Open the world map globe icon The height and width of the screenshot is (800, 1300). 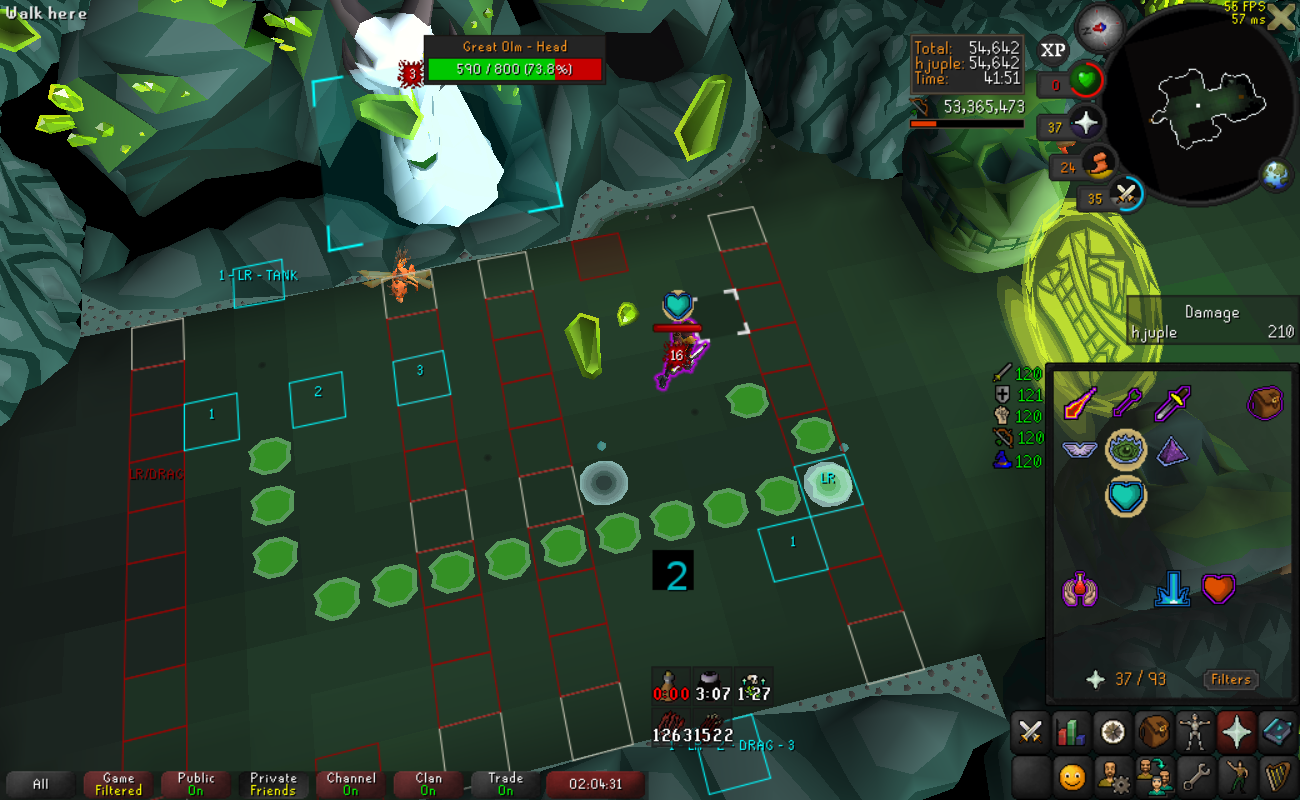click(x=1276, y=175)
